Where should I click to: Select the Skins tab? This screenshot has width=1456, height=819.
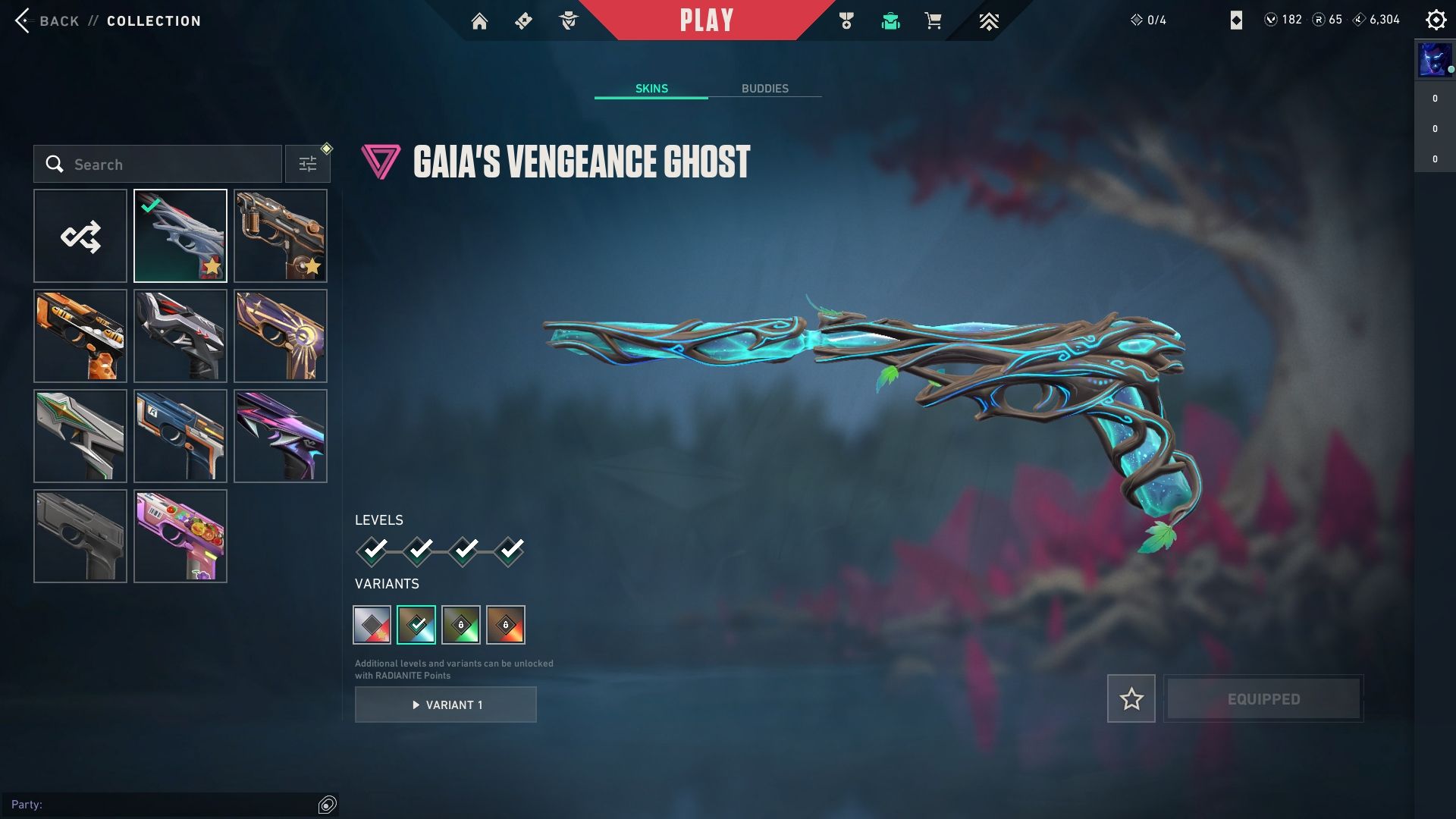coord(651,89)
